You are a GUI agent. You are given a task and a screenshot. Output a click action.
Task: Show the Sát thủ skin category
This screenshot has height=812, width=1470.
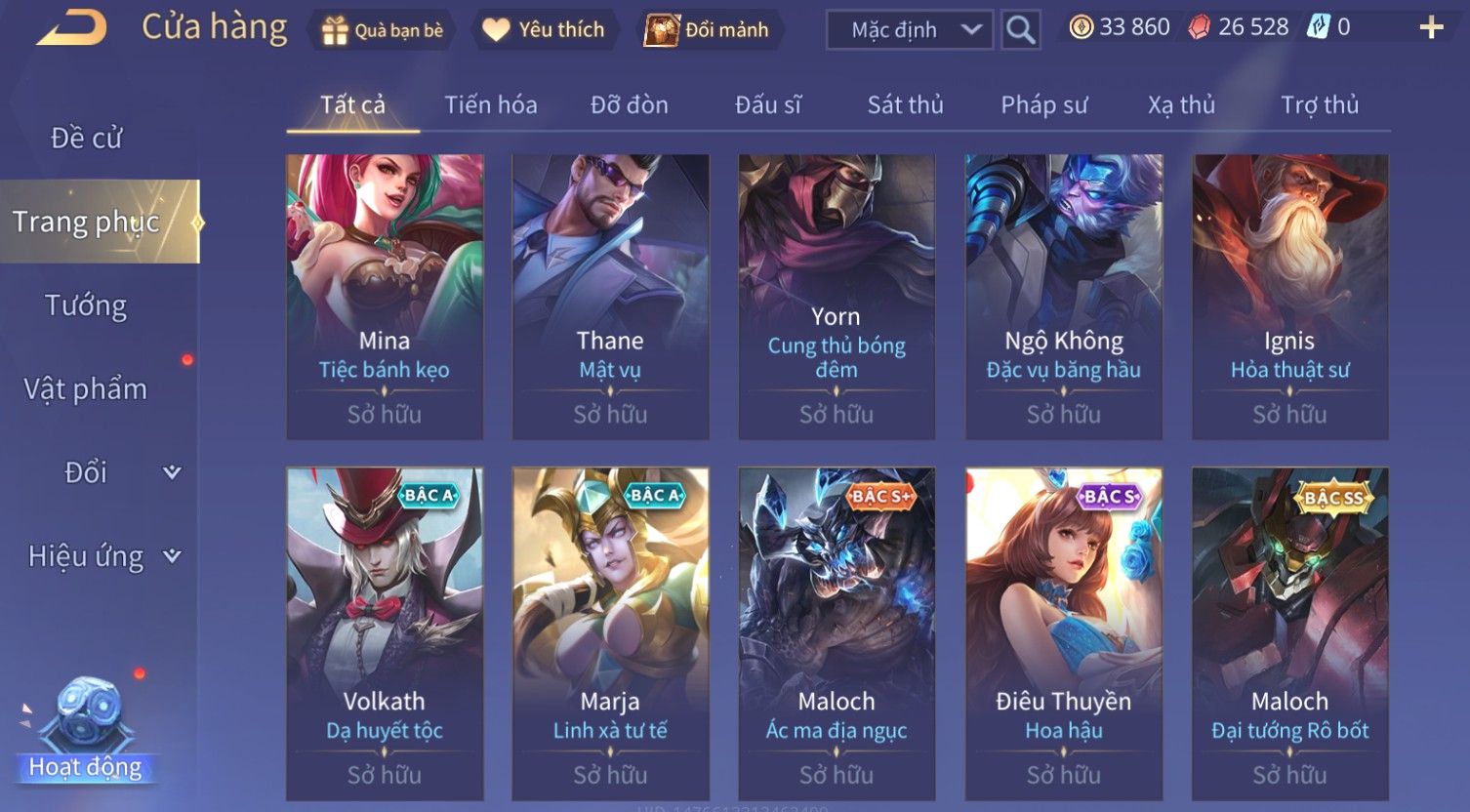coord(905,104)
